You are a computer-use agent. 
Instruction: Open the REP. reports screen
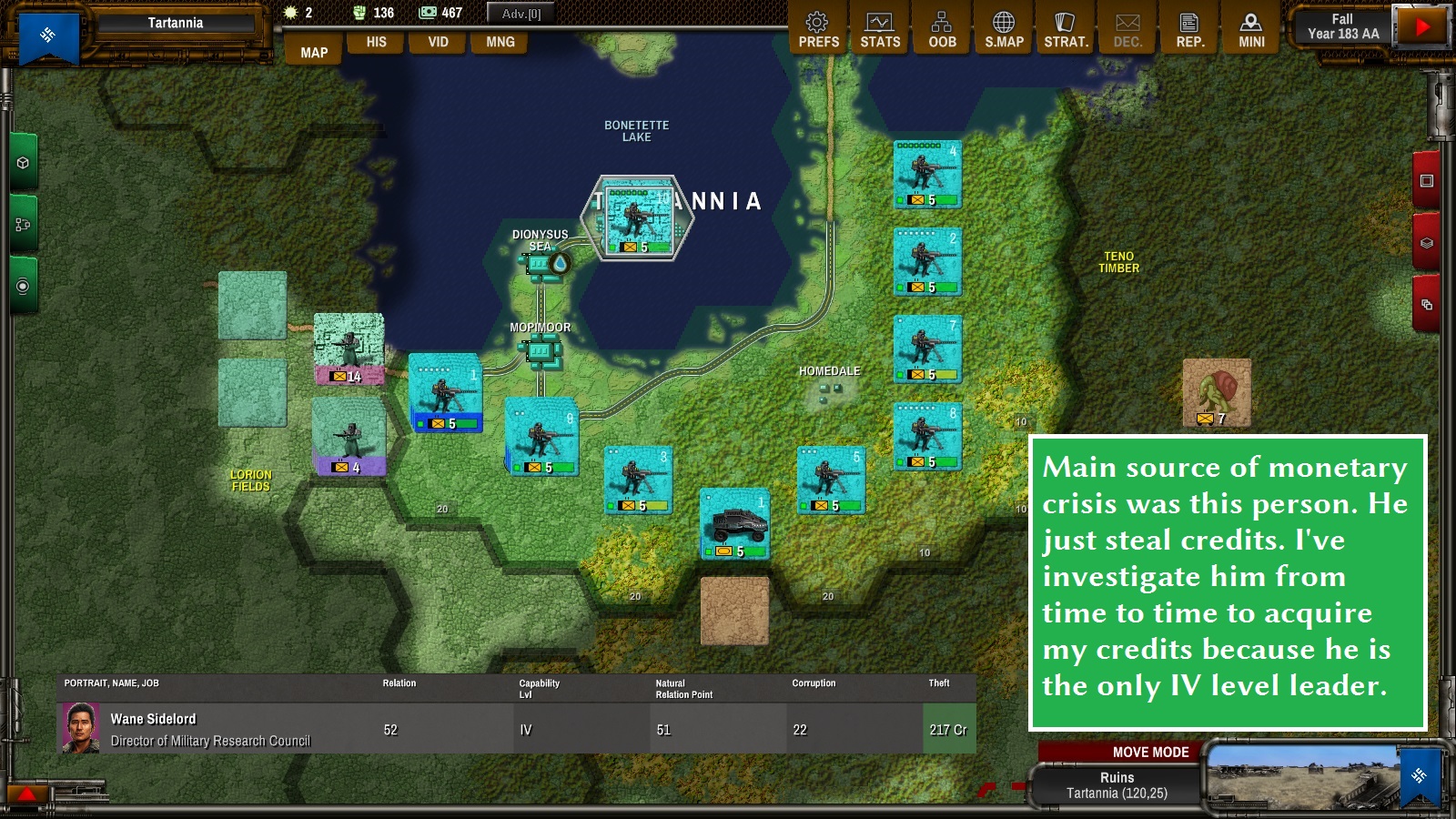1189,30
